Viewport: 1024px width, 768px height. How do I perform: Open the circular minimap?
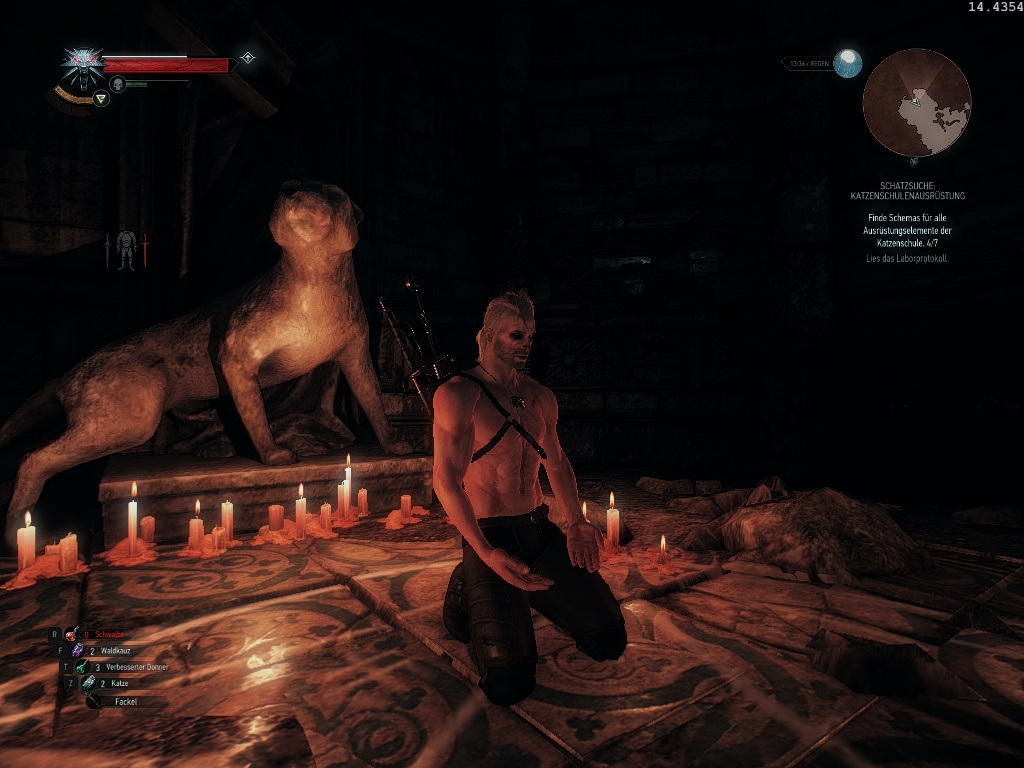click(916, 103)
